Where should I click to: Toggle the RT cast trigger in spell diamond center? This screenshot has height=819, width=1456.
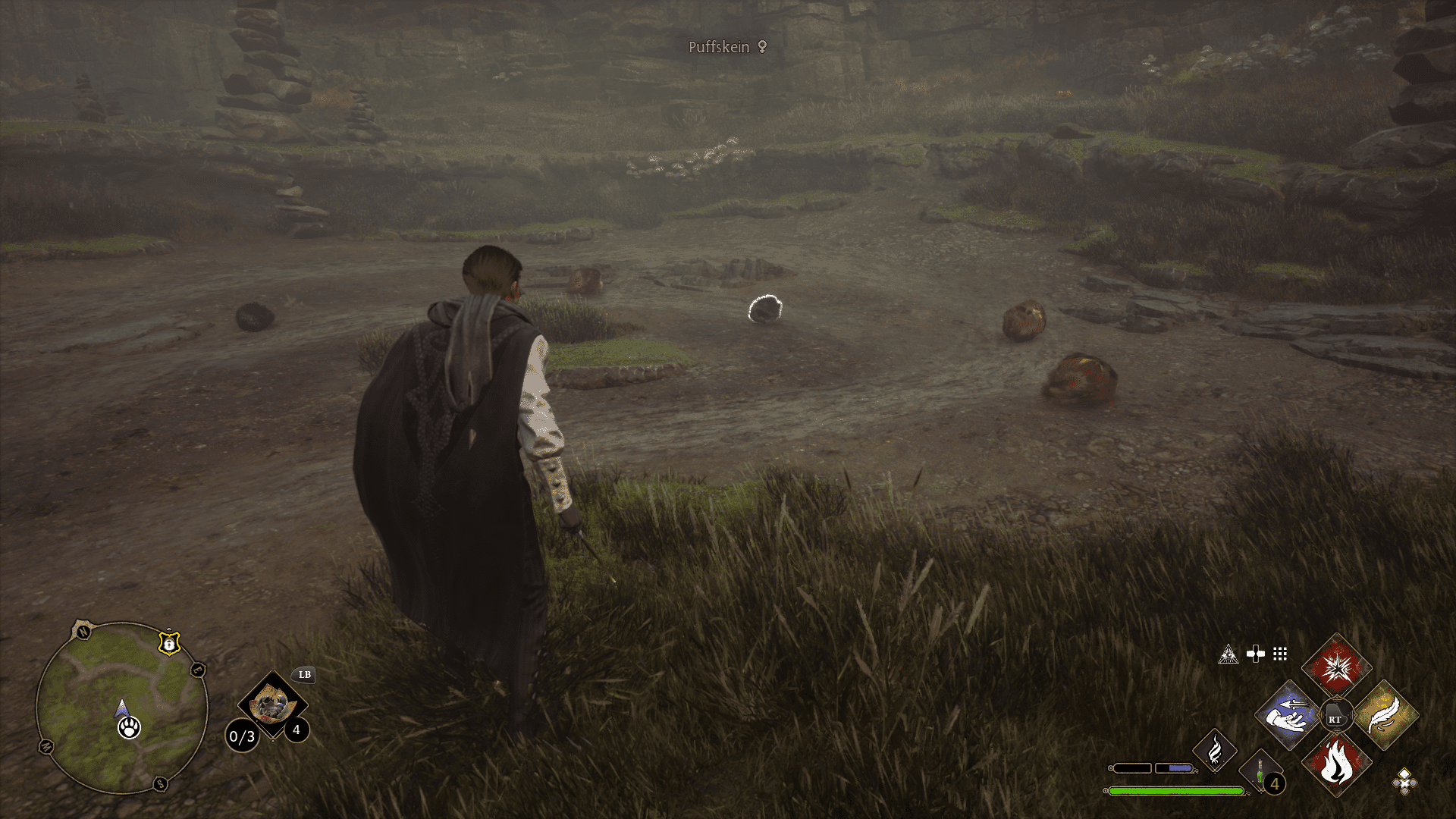click(x=1338, y=715)
